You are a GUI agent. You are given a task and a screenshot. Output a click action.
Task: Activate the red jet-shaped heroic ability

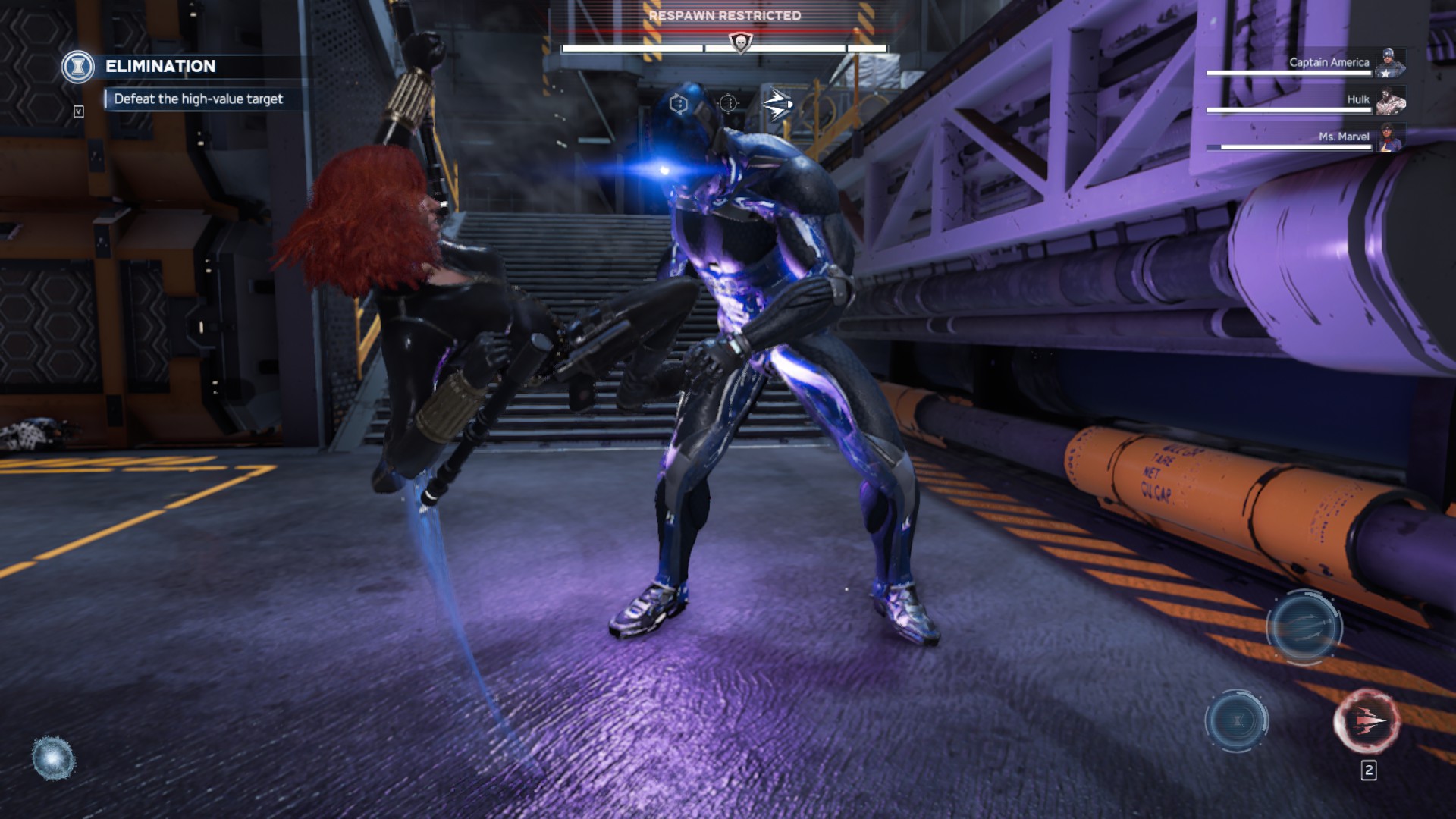pyautogui.click(x=1367, y=720)
